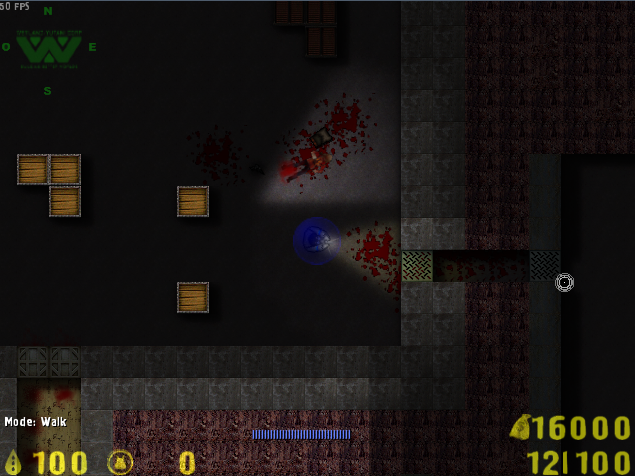This screenshot has height=476, width=635.
Task: Click the Weyland-Yutani compass radar
Action: point(47,48)
